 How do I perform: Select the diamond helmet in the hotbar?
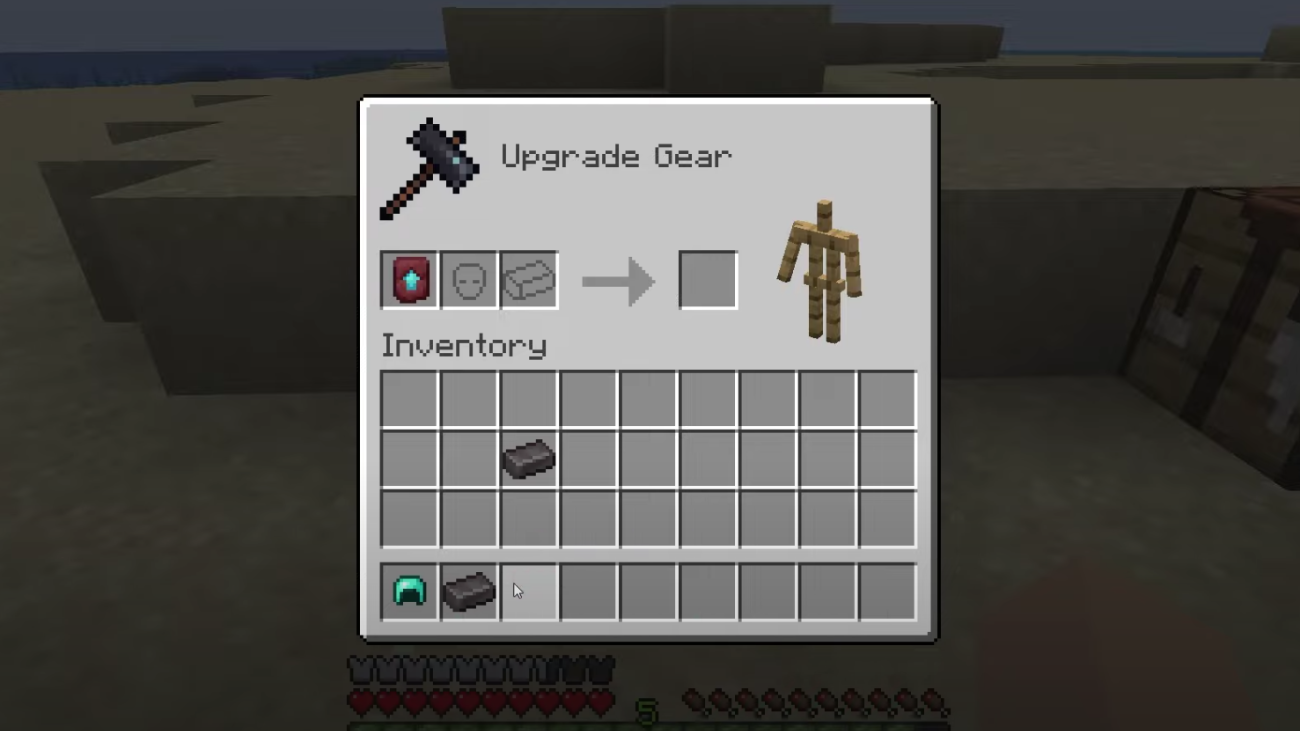(409, 590)
